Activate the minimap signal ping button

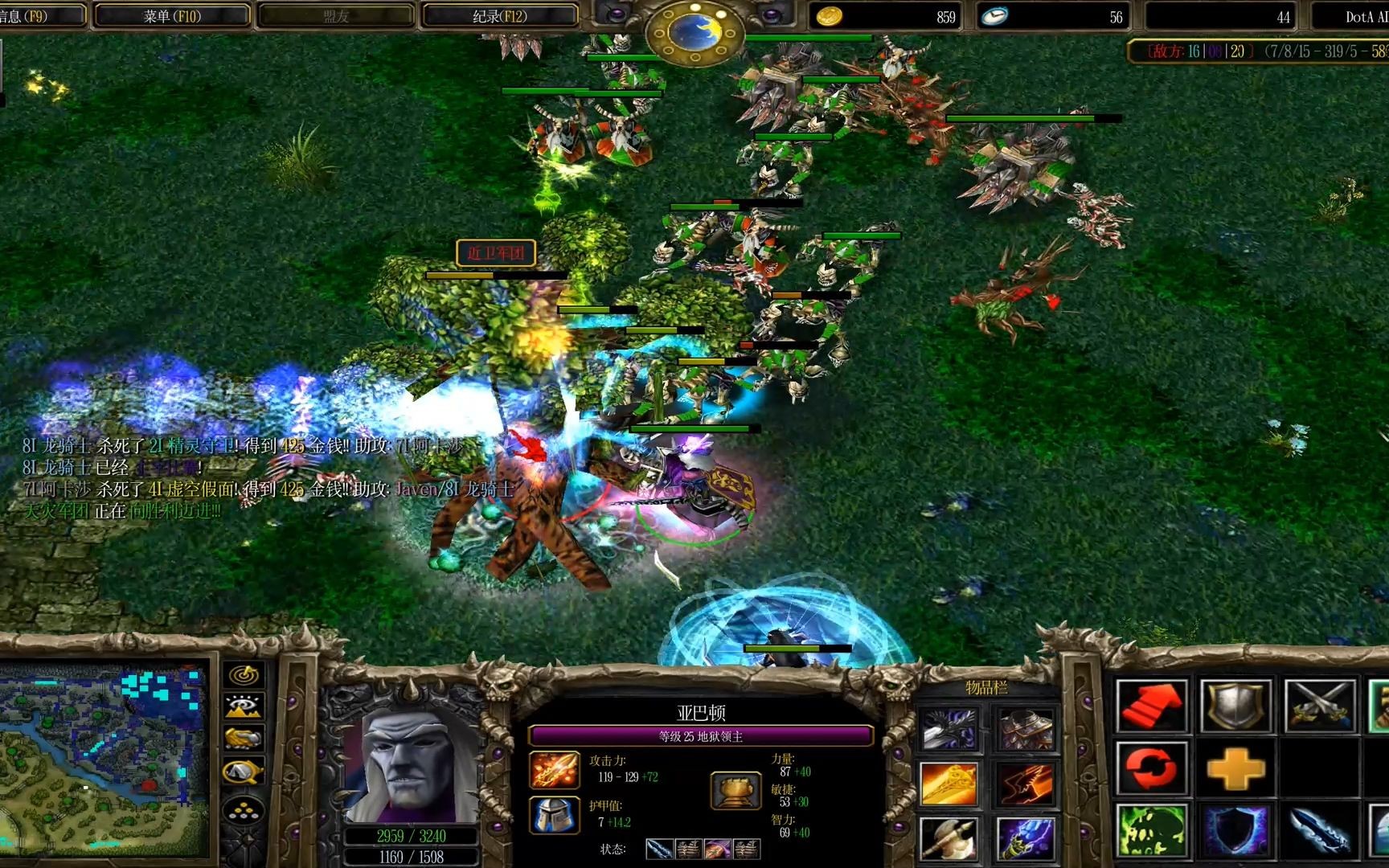pyautogui.click(x=244, y=675)
